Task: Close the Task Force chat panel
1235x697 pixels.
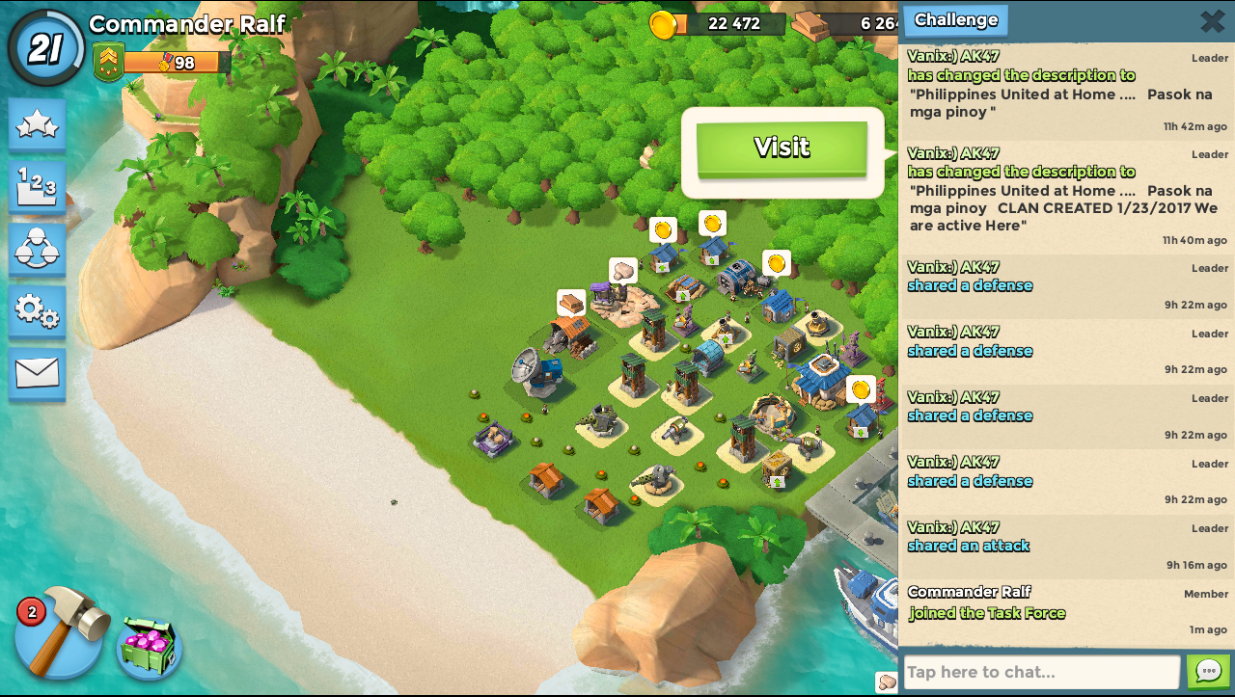Action: pos(1212,21)
